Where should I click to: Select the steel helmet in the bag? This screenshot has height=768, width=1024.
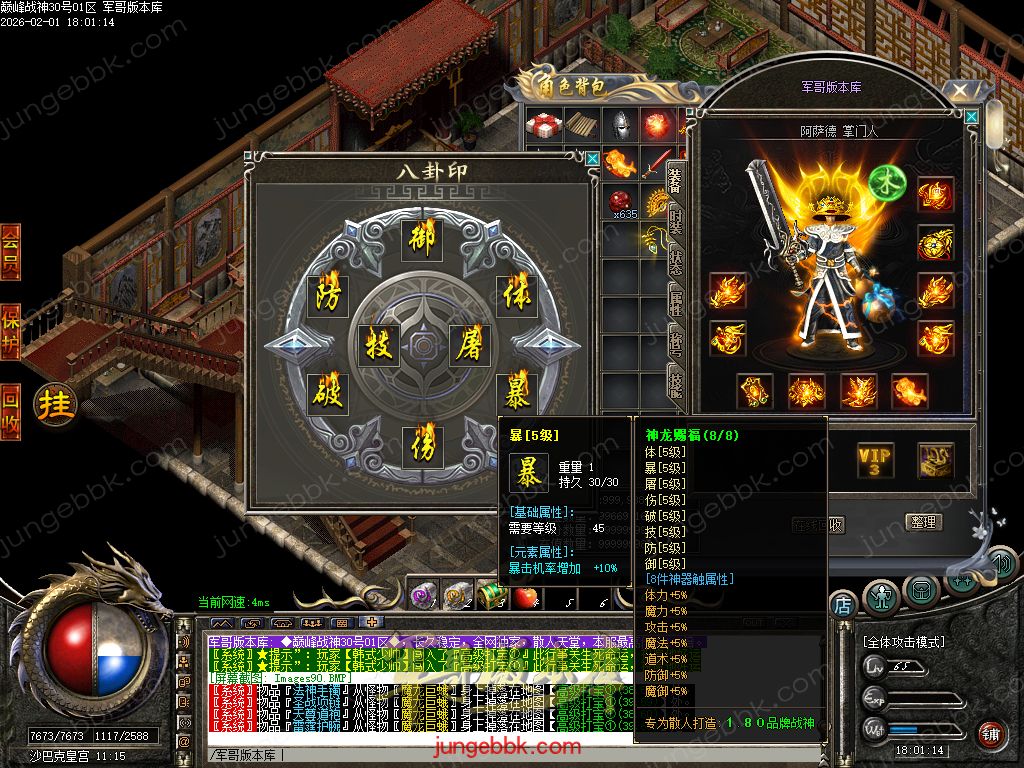coord(621,126)
